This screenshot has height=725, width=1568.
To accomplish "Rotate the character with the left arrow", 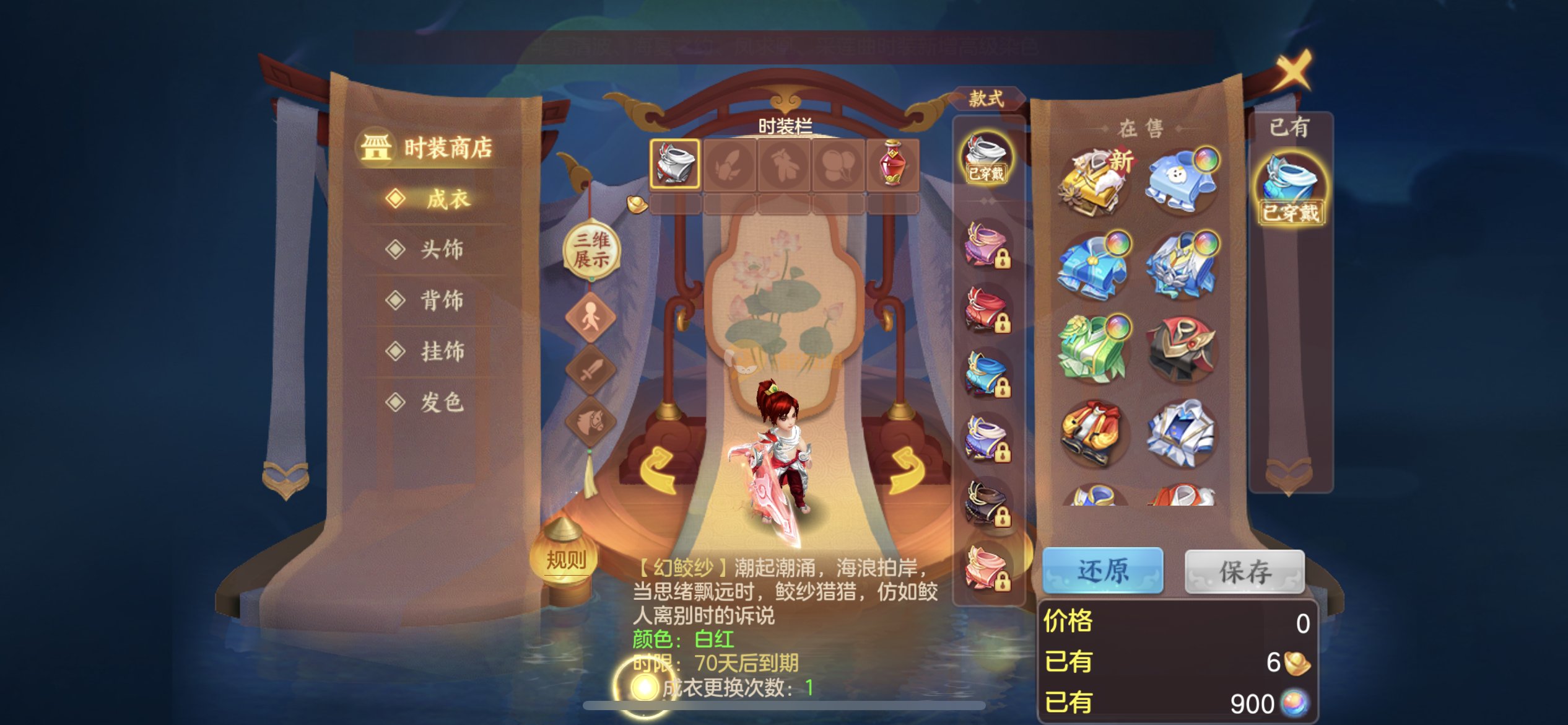I will (656, 471).
